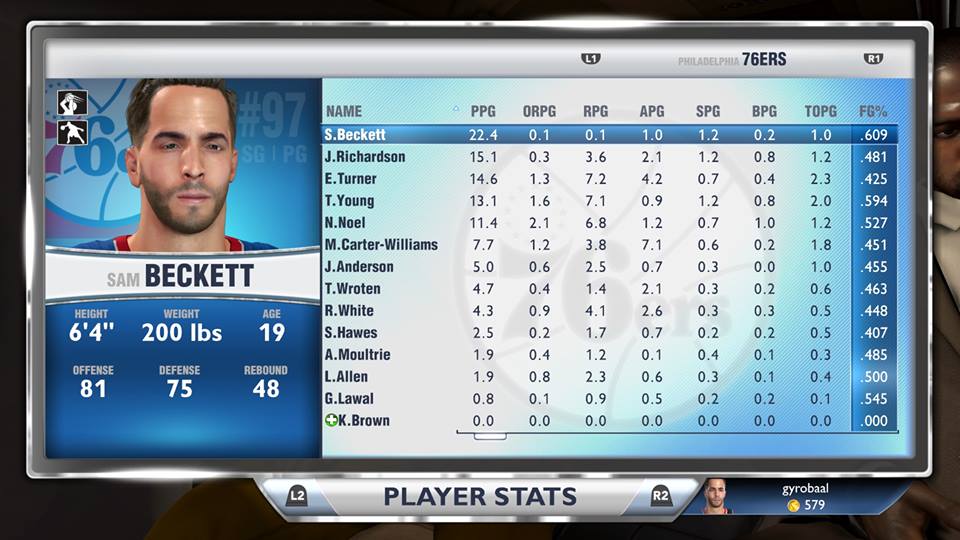Viewport: 960px width, 540px height.
Task: Sort players by the NAME column
Action: pos(344,111)
